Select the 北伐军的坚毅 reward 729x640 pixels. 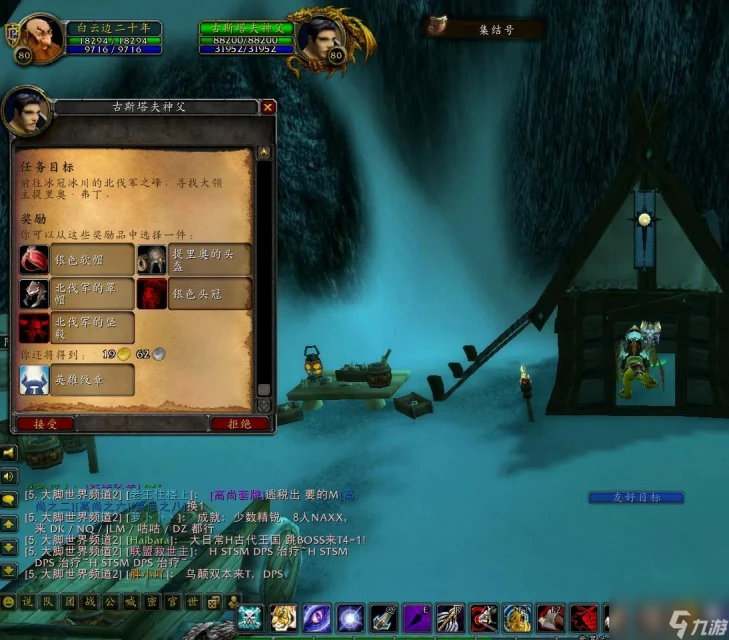(x=77, y=326)
